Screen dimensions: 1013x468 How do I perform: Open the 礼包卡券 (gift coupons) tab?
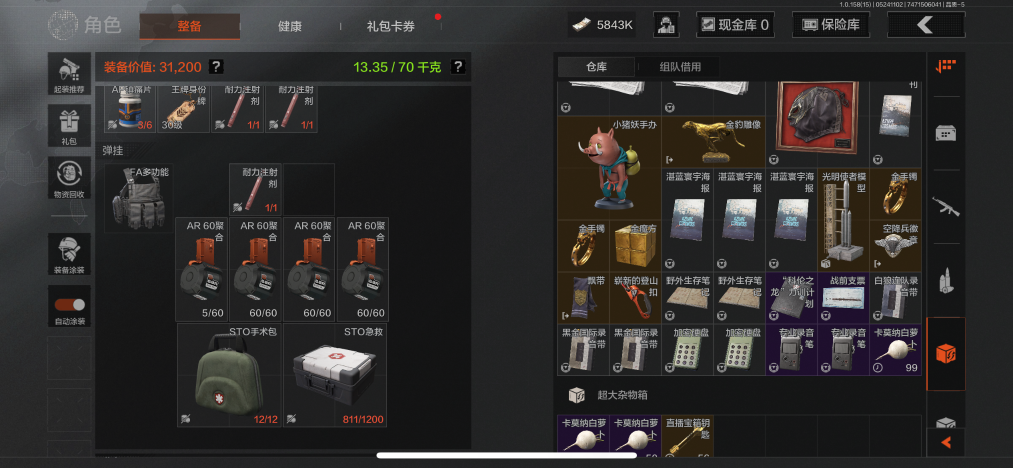click(390, 26)
